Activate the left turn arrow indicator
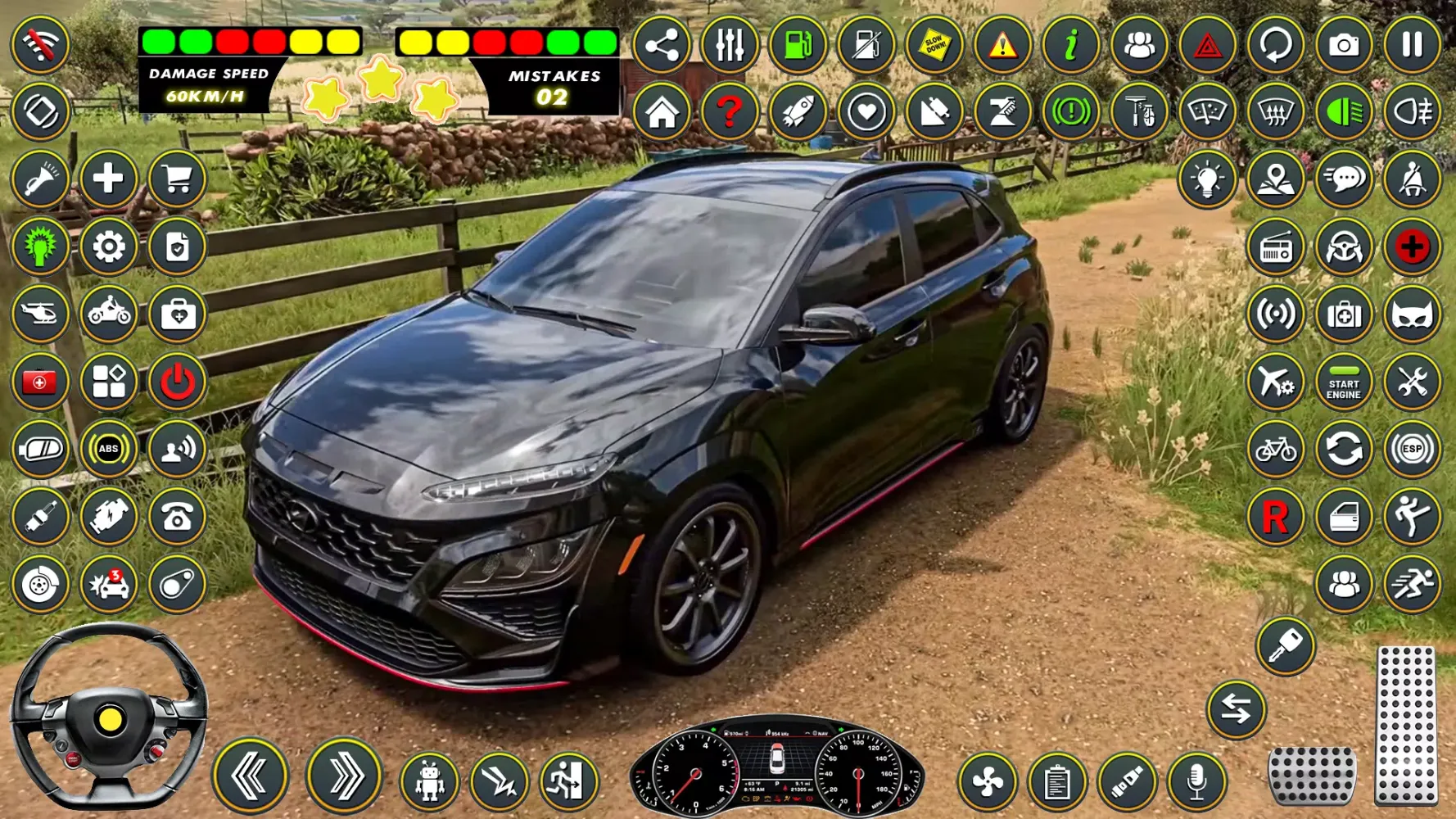 pyautogui.click(x=251, y=776)
